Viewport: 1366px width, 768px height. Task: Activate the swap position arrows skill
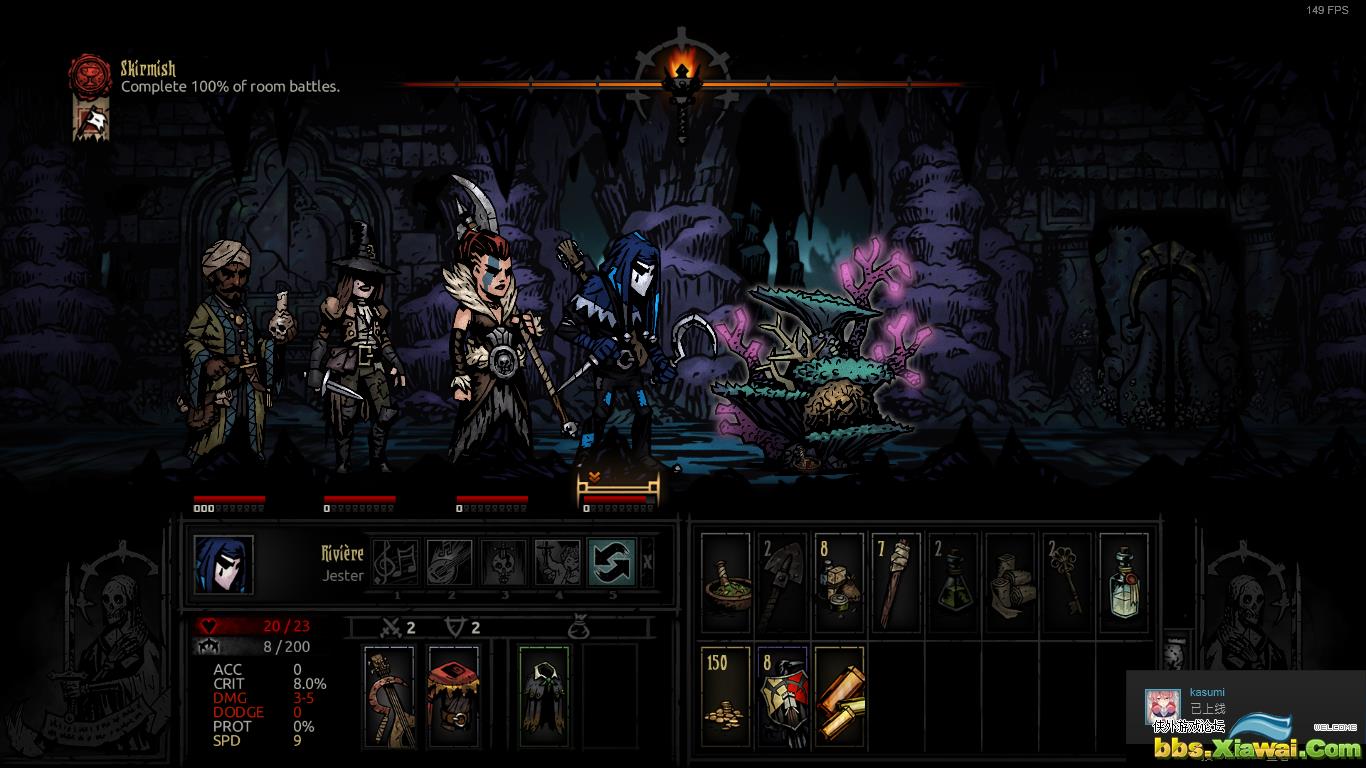point(612,562)
